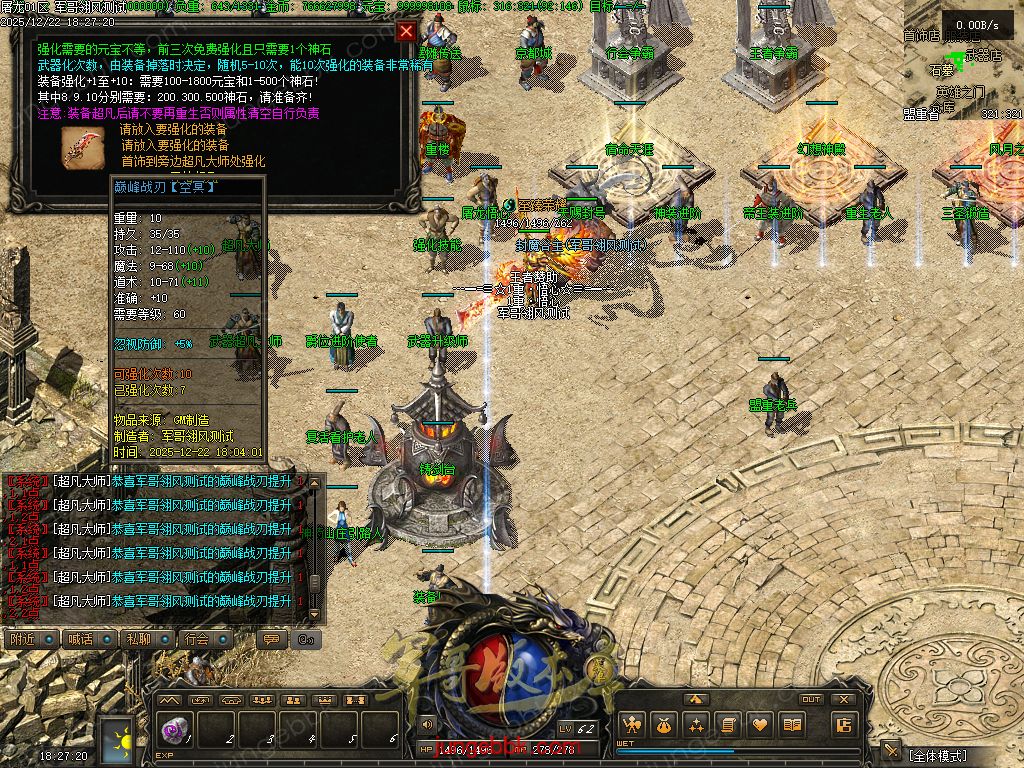Close the equipment enhancement dialog

tap(406, 31)
